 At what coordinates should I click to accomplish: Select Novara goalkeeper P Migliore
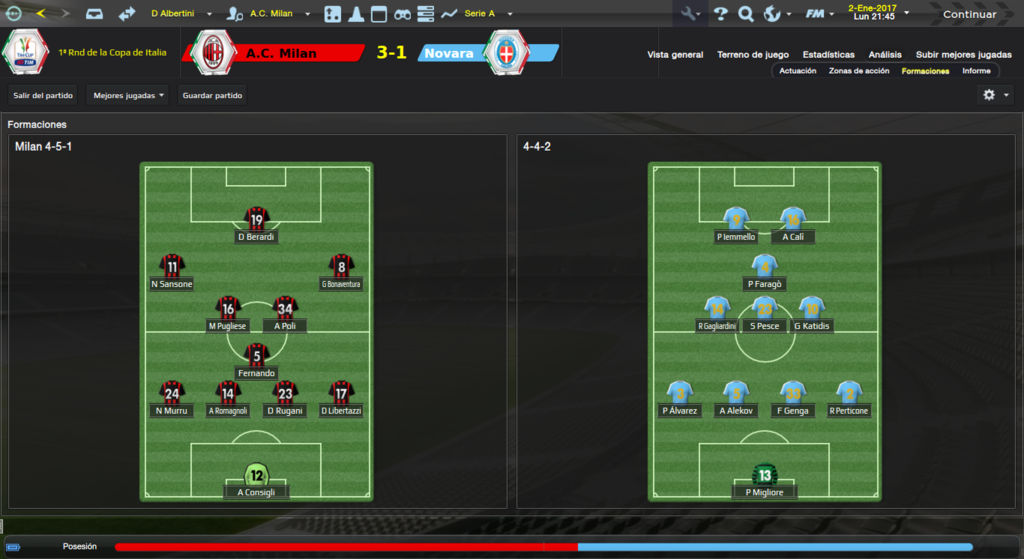tap(765, 480)
